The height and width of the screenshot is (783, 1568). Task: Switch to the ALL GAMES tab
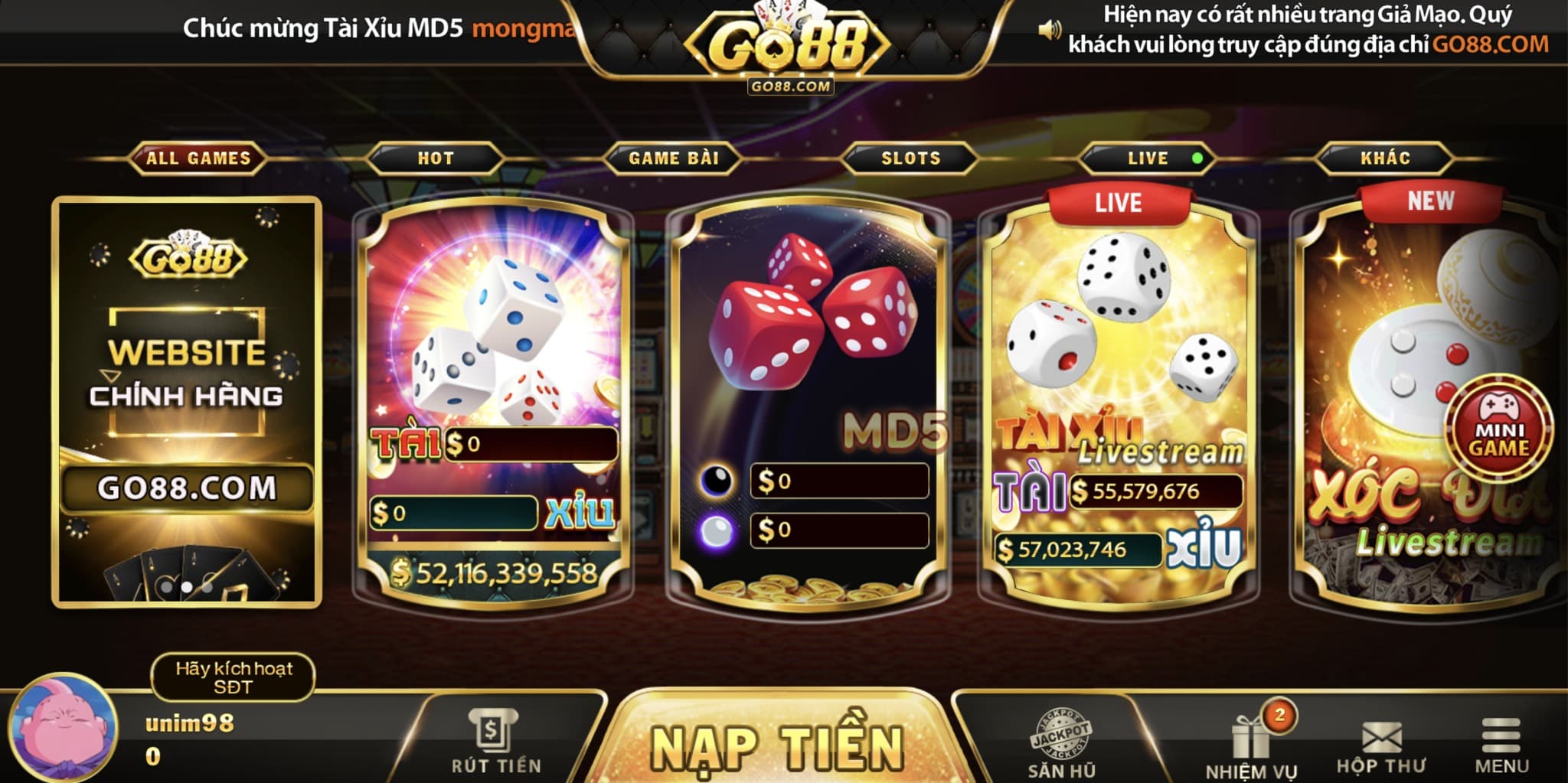point(198,158)
